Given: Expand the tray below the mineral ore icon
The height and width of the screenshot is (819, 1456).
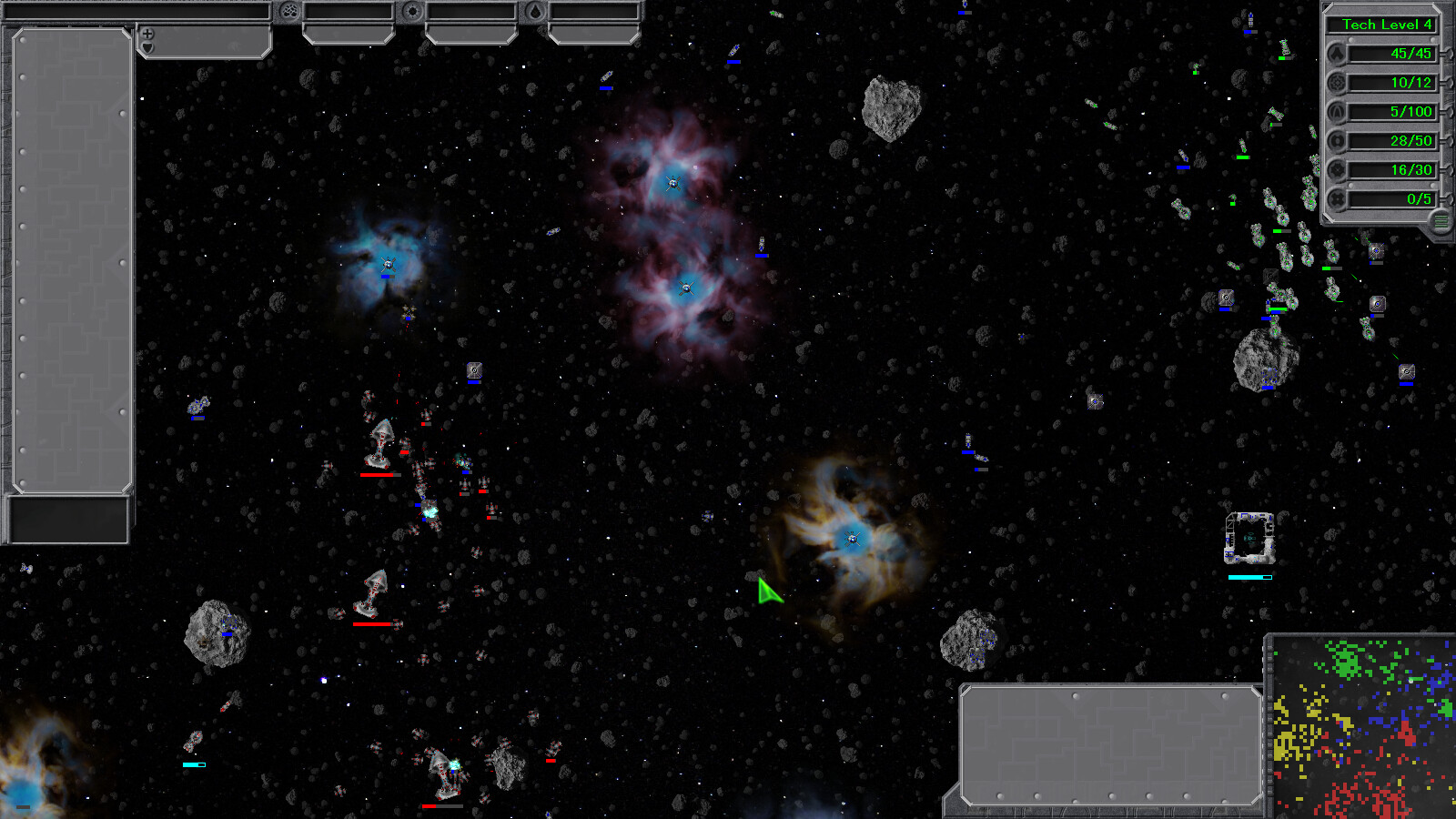Looking at the screenshot, I should (348, 35).
